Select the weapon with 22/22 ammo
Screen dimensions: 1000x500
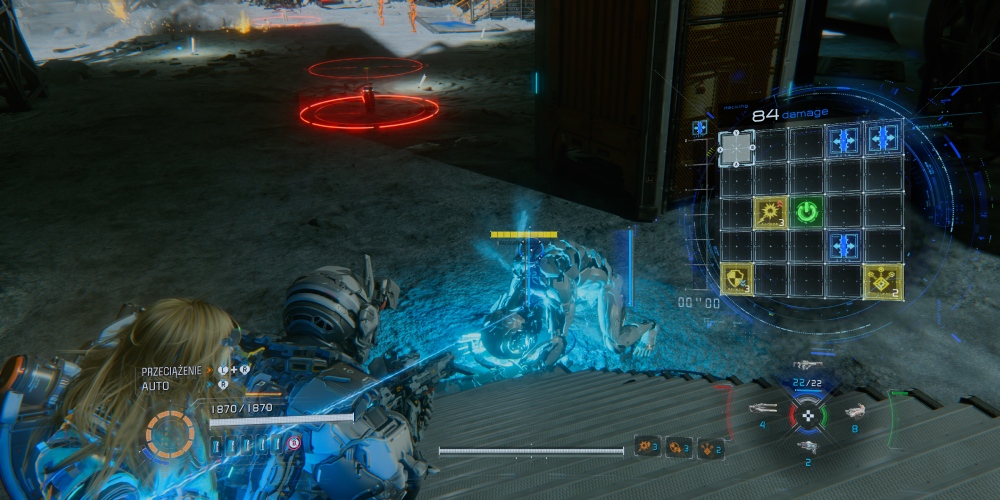pos(807,367)
